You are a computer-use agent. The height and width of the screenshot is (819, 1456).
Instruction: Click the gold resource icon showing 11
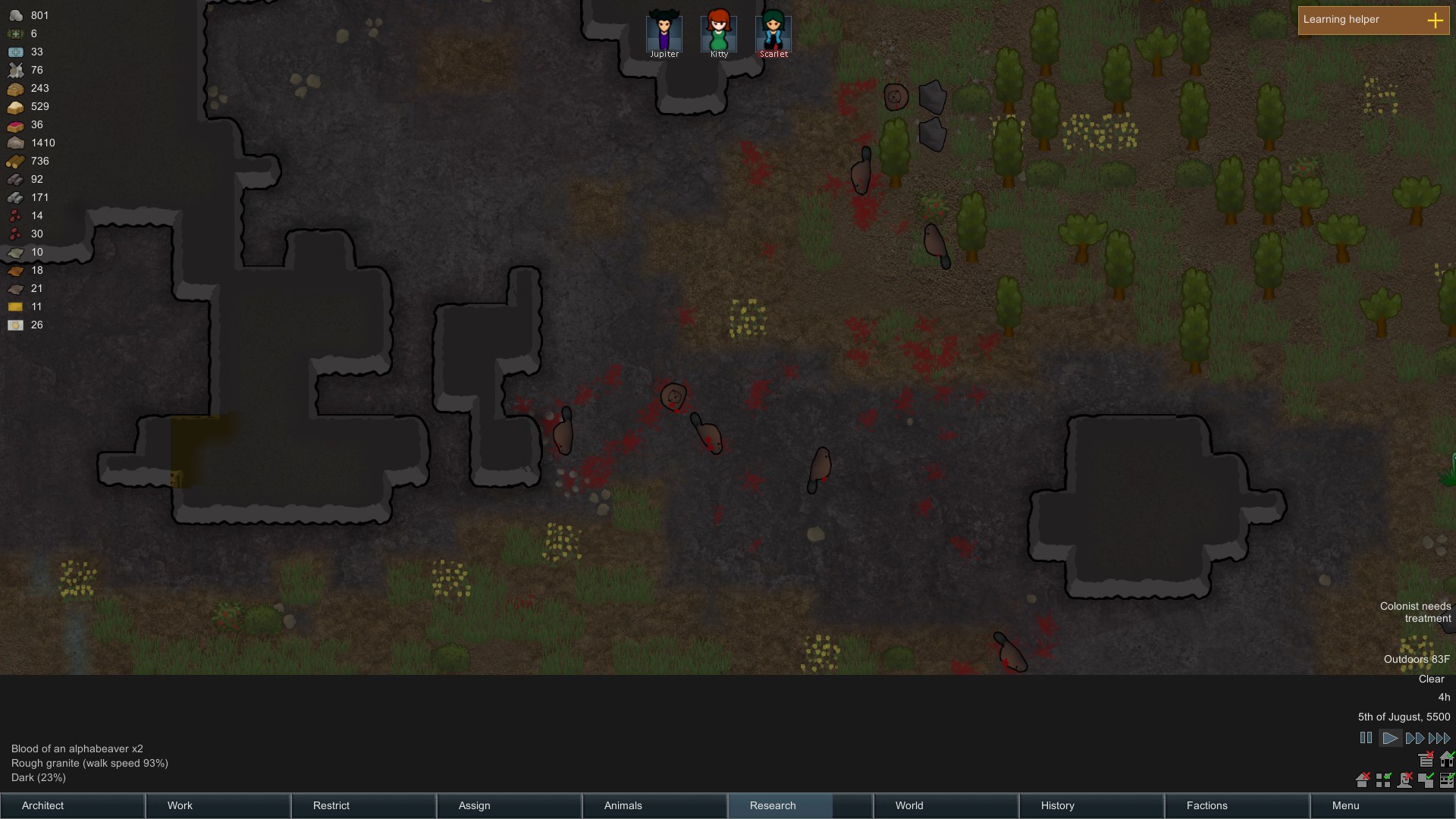click(x=15, y=306)
